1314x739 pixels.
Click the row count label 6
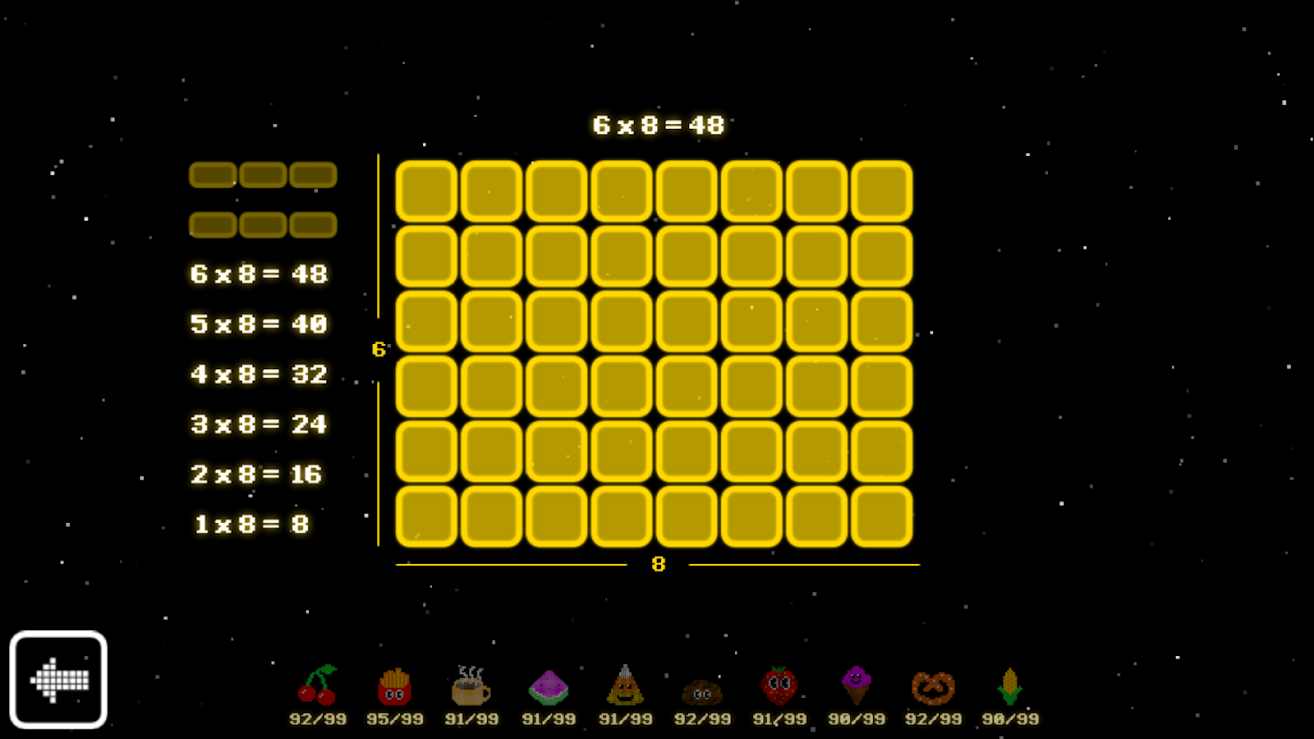coord(377,349)
